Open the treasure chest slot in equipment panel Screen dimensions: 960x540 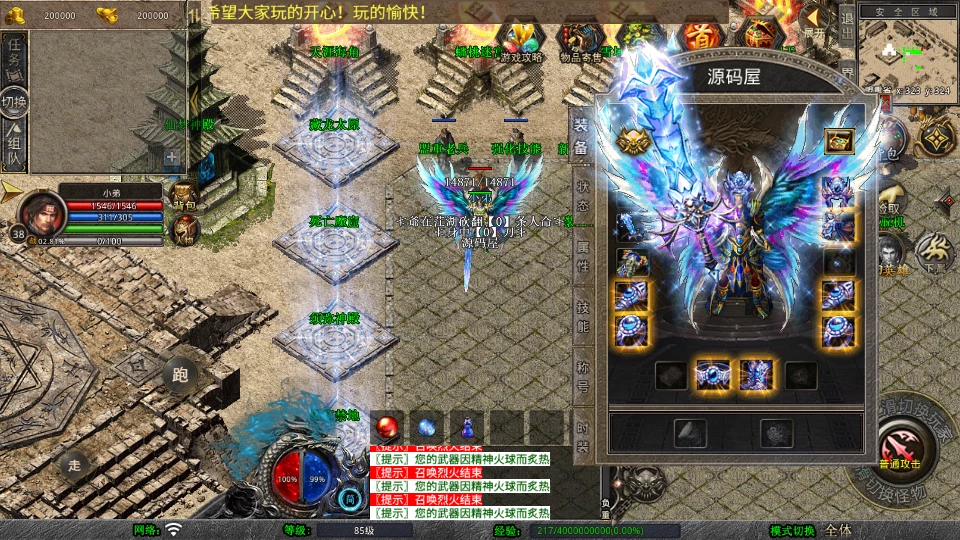[838, 141]
